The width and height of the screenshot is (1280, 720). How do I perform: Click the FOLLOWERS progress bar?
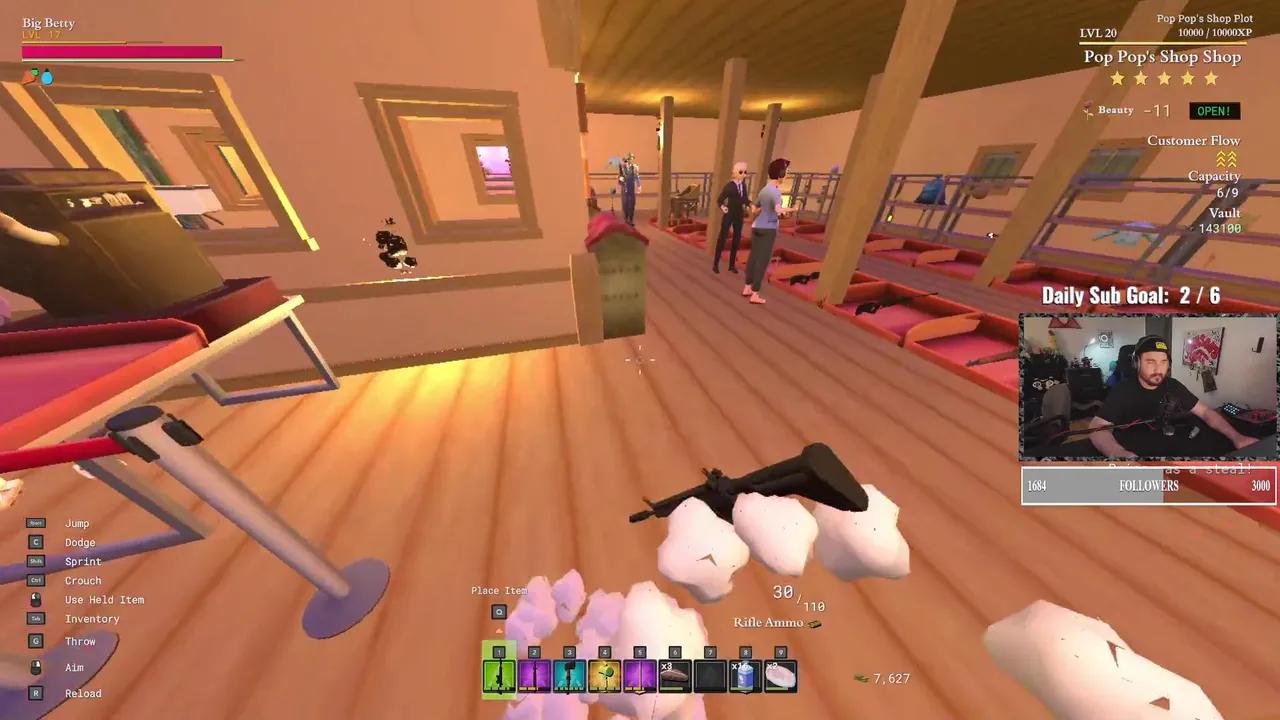1147,486
